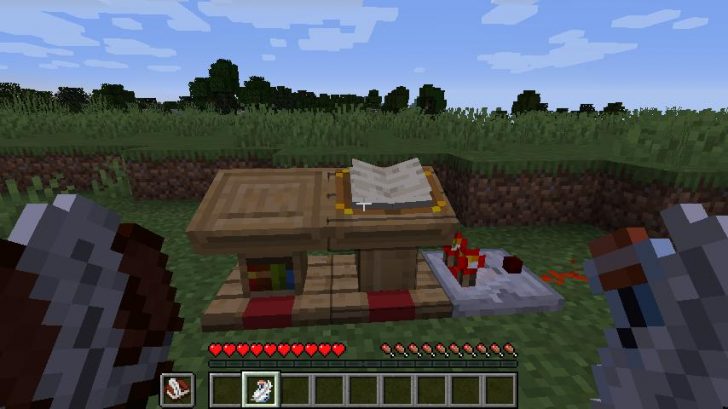
Task: Select the hotbar slot holding the feather-like item
Action: coord(260,389)
